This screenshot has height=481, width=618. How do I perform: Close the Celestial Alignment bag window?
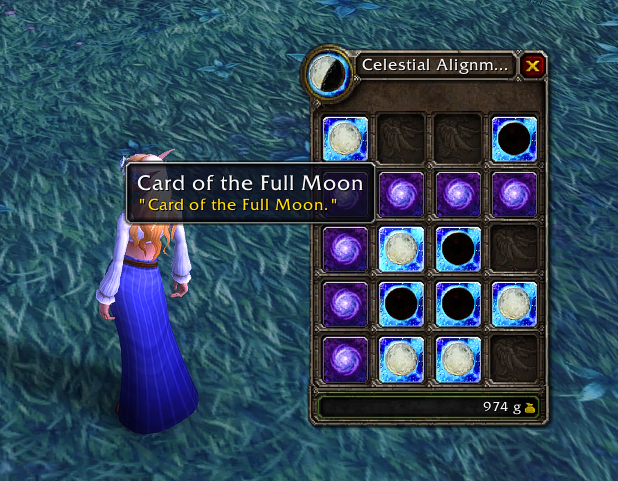533,66
